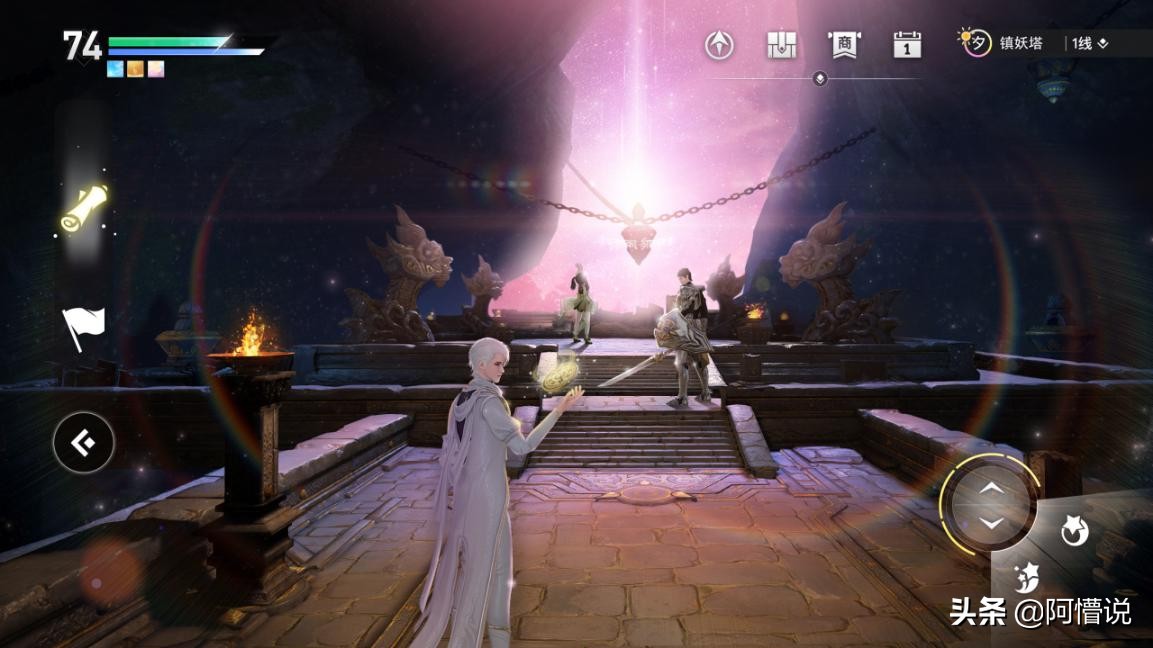This screenshot has width=1153, height=648.
Task: Tap the 夕 time-of-day sun icon
Action: [x=975, y=42]
